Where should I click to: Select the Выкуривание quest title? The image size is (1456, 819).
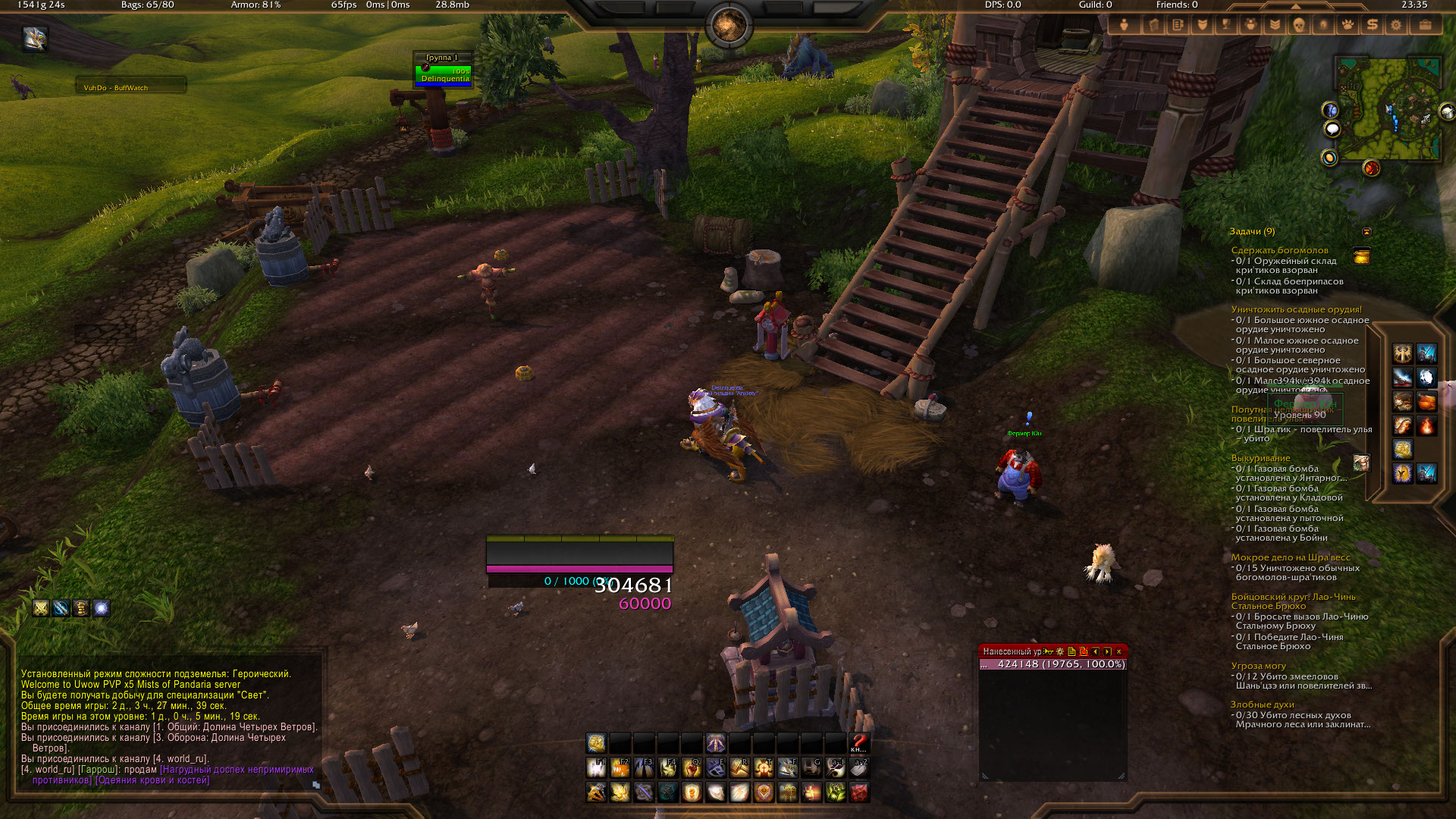[x=1260, y=458]
